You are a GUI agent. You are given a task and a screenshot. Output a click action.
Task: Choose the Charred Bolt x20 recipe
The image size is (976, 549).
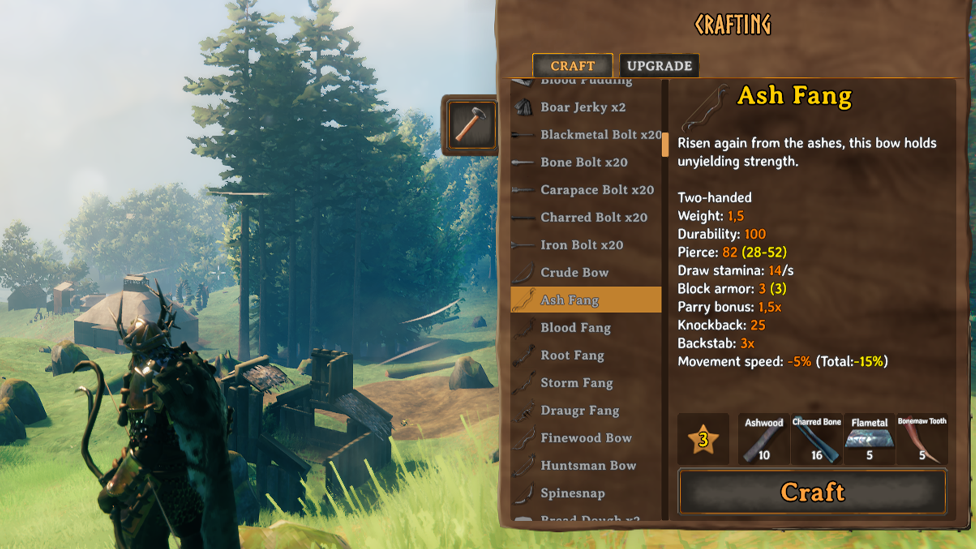click(x=593, y=217)
